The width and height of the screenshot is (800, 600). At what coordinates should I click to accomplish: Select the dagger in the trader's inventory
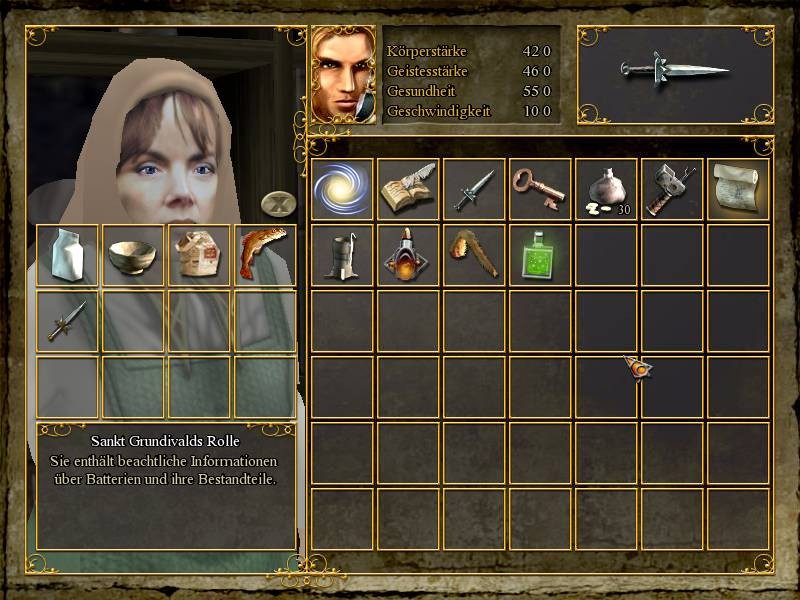point(68,320)
